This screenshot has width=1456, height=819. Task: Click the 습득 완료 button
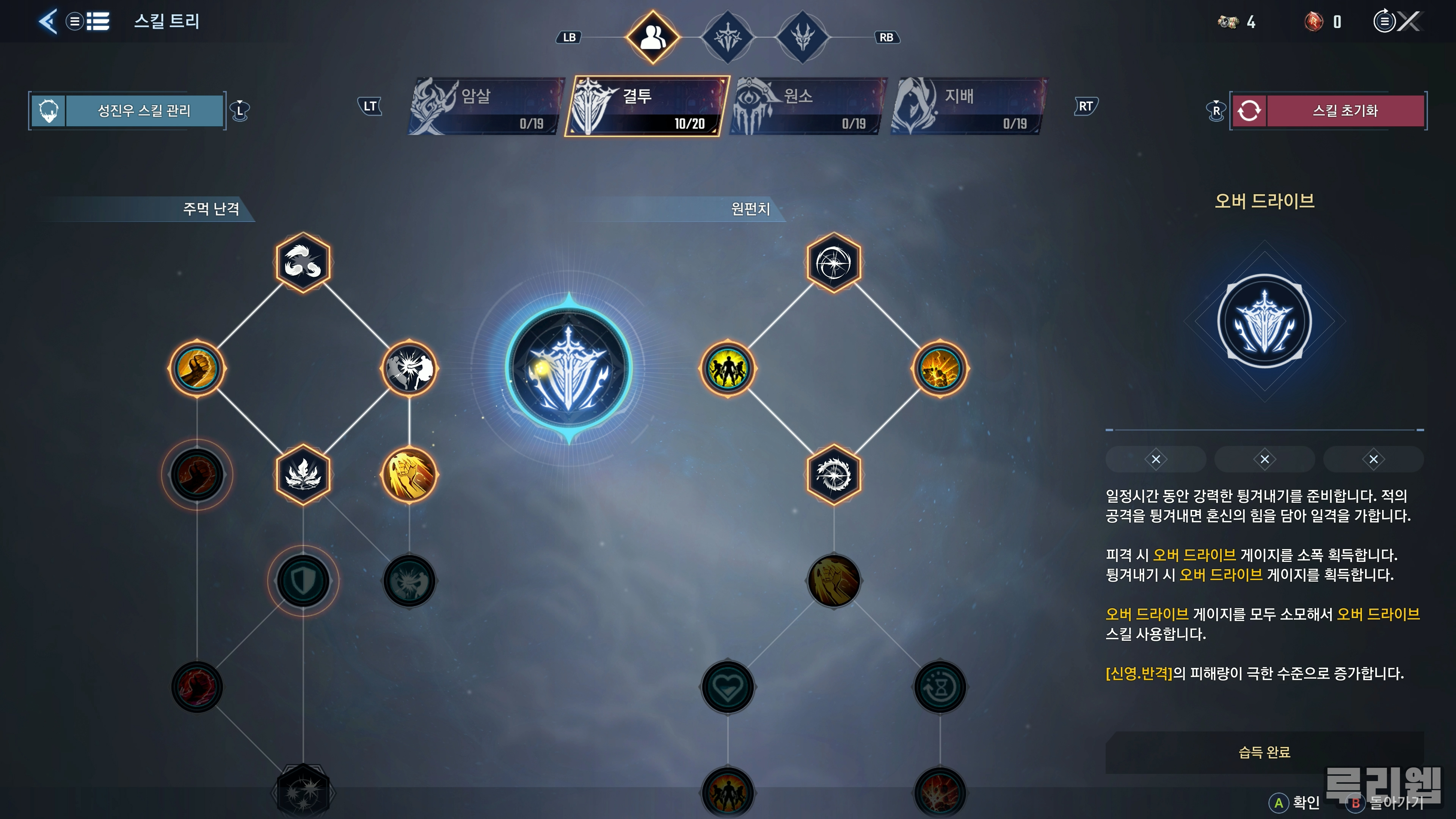click(1264, 752)
